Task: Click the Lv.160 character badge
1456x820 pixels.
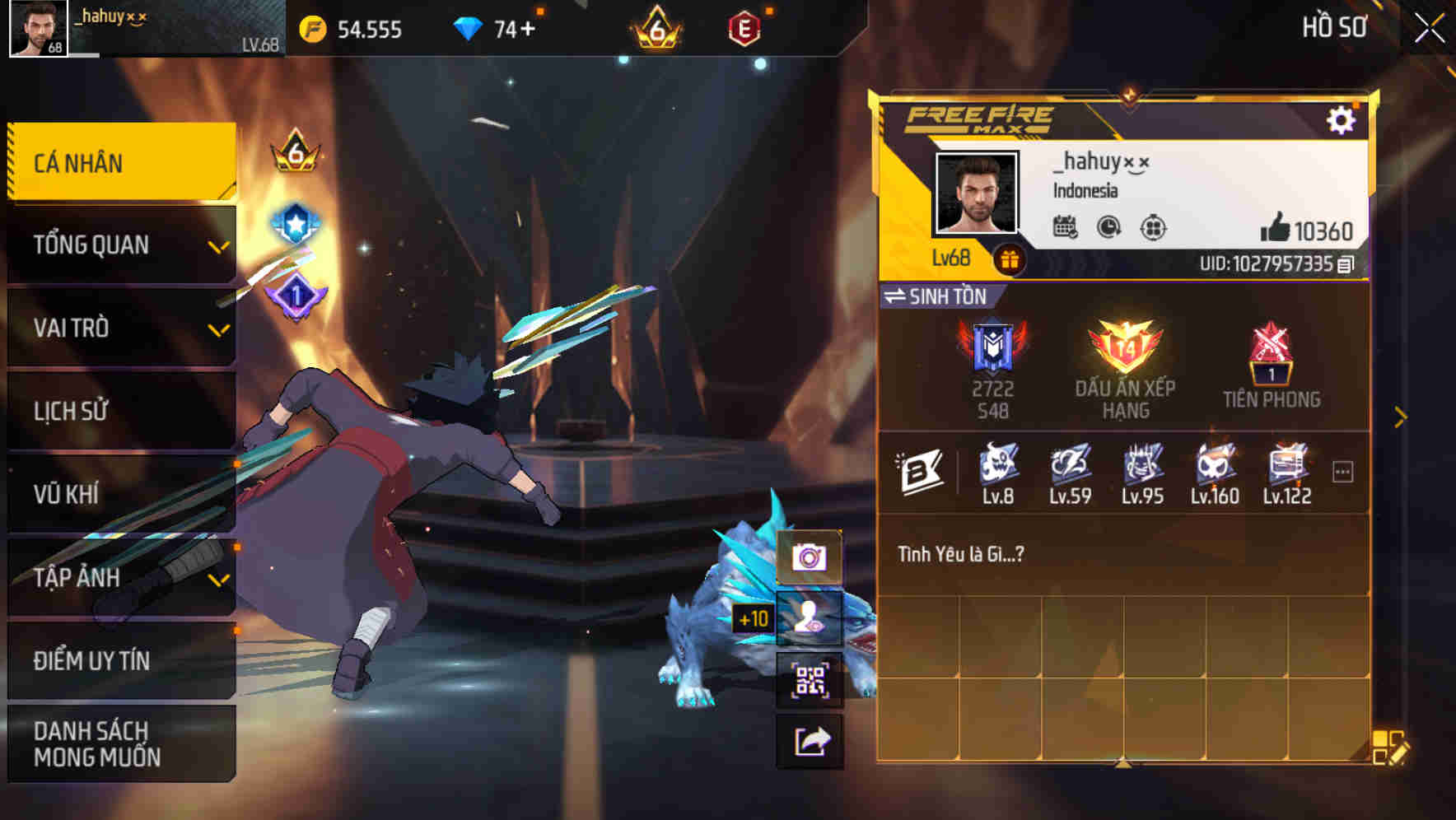Action: pyautogui.click(x=1213, y=469)
